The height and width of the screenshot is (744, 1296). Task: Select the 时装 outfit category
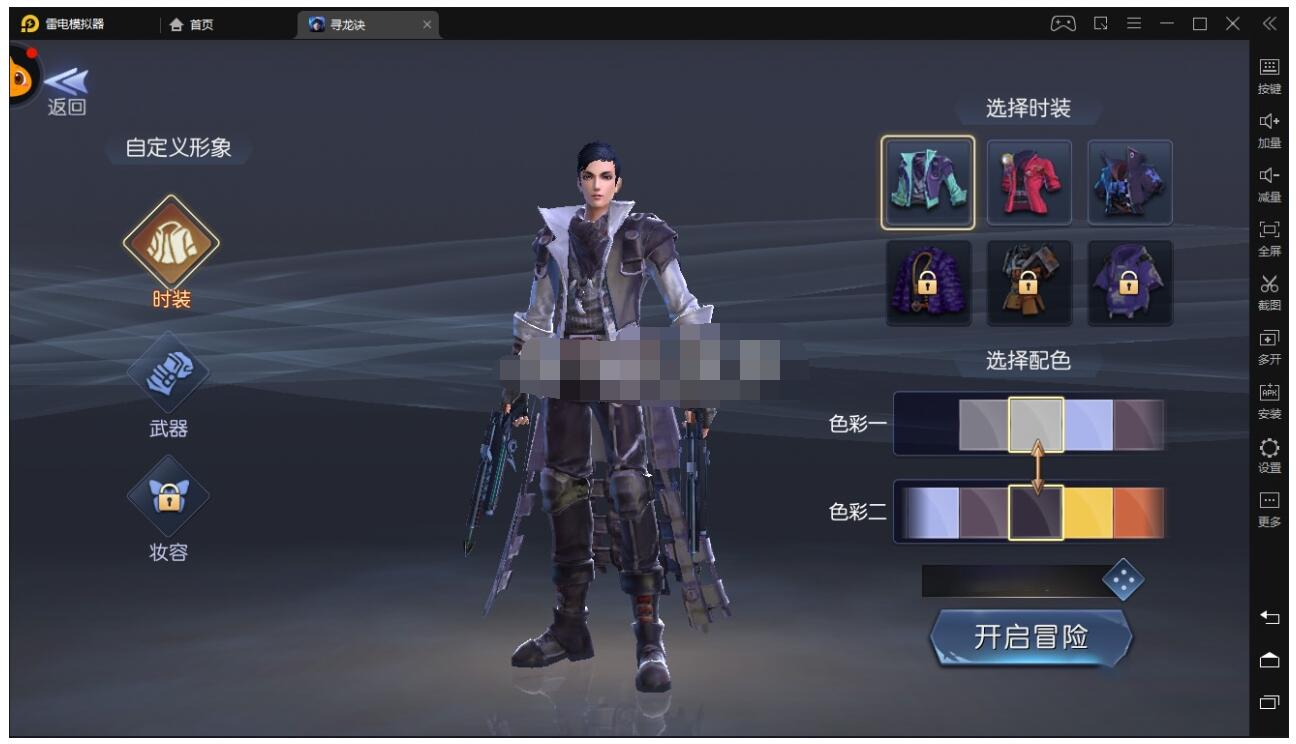tap(170, 243)
